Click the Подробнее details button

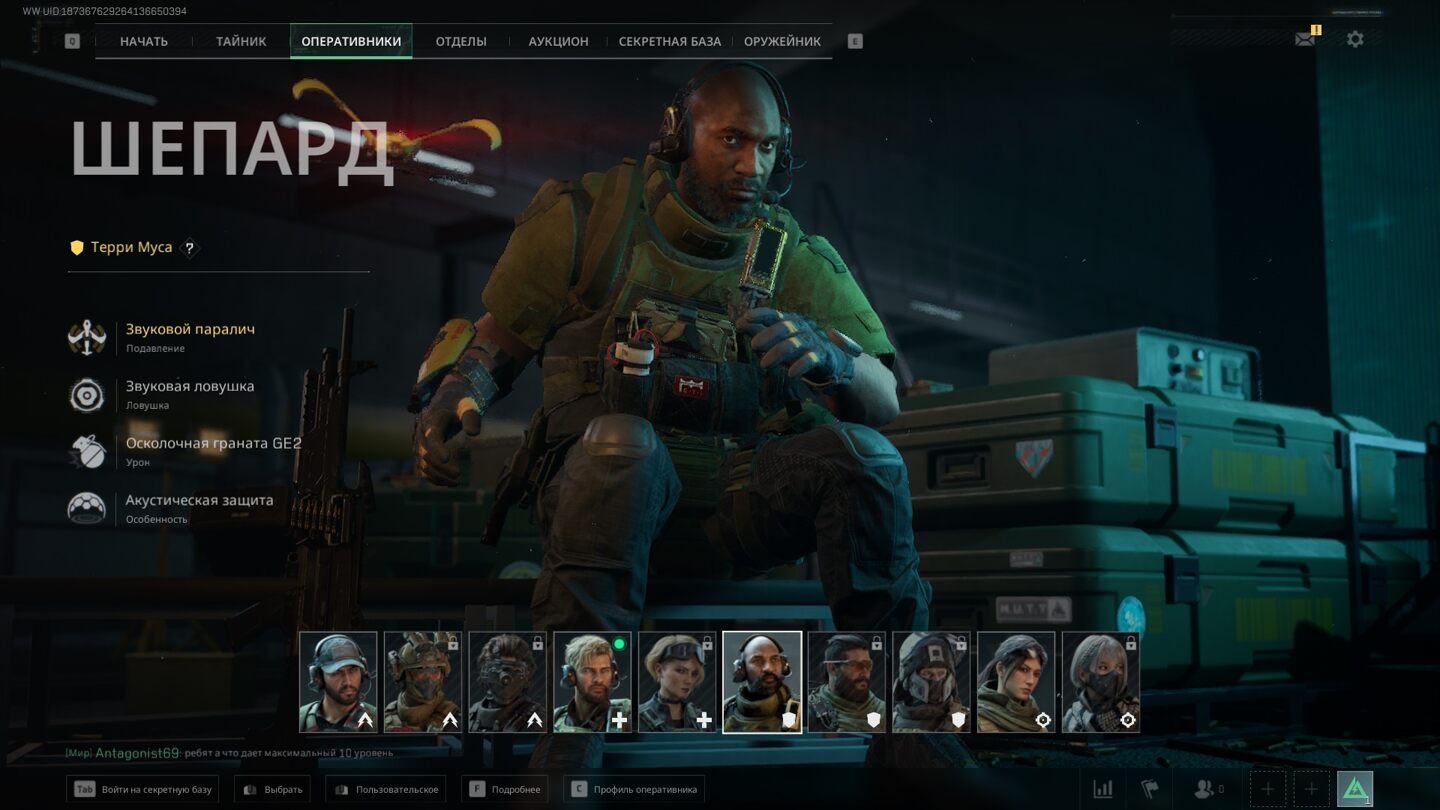coord(505,789)
